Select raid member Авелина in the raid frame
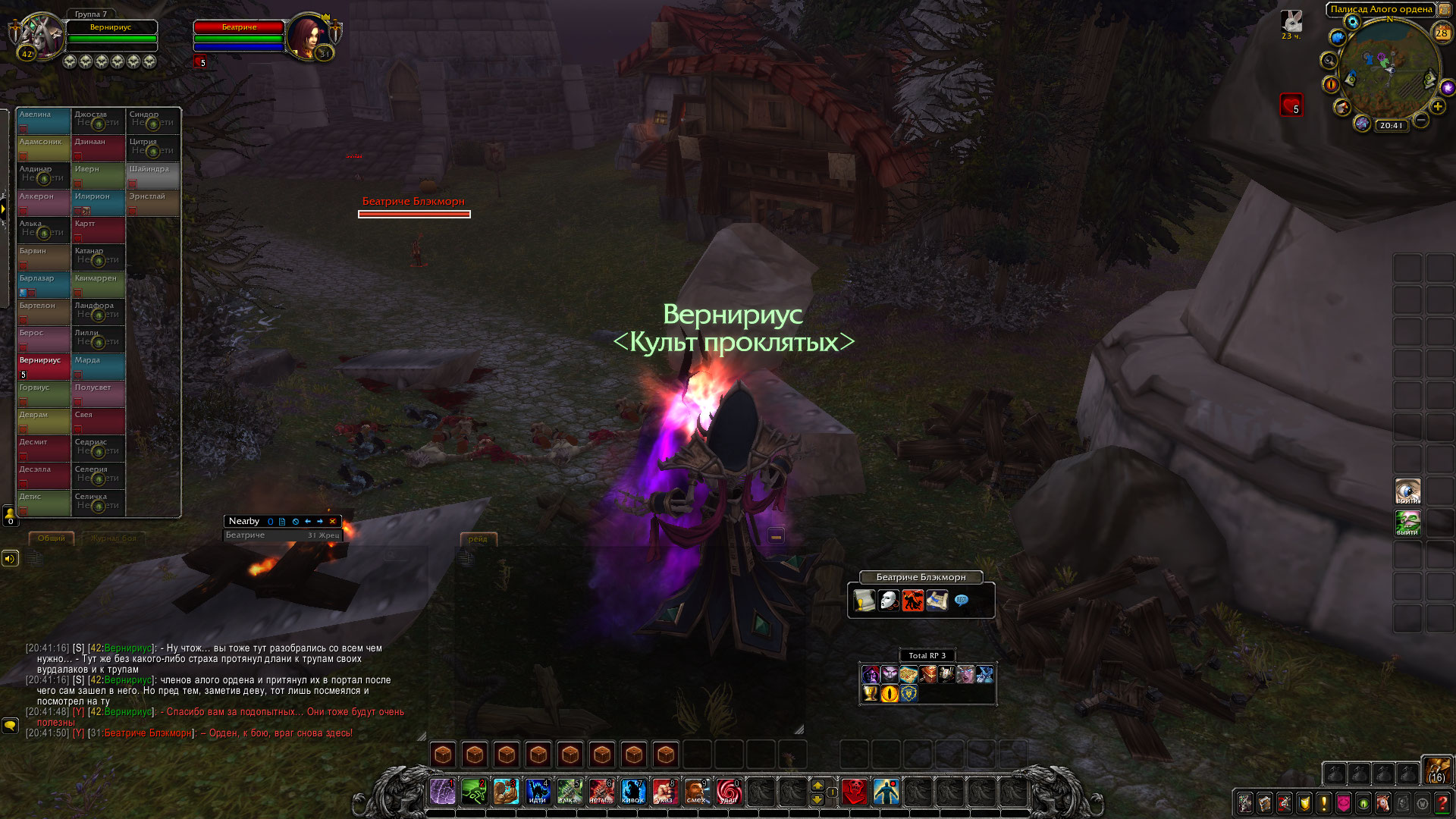The height and width of the screenshot is (819, 1456). pos(44,121)
